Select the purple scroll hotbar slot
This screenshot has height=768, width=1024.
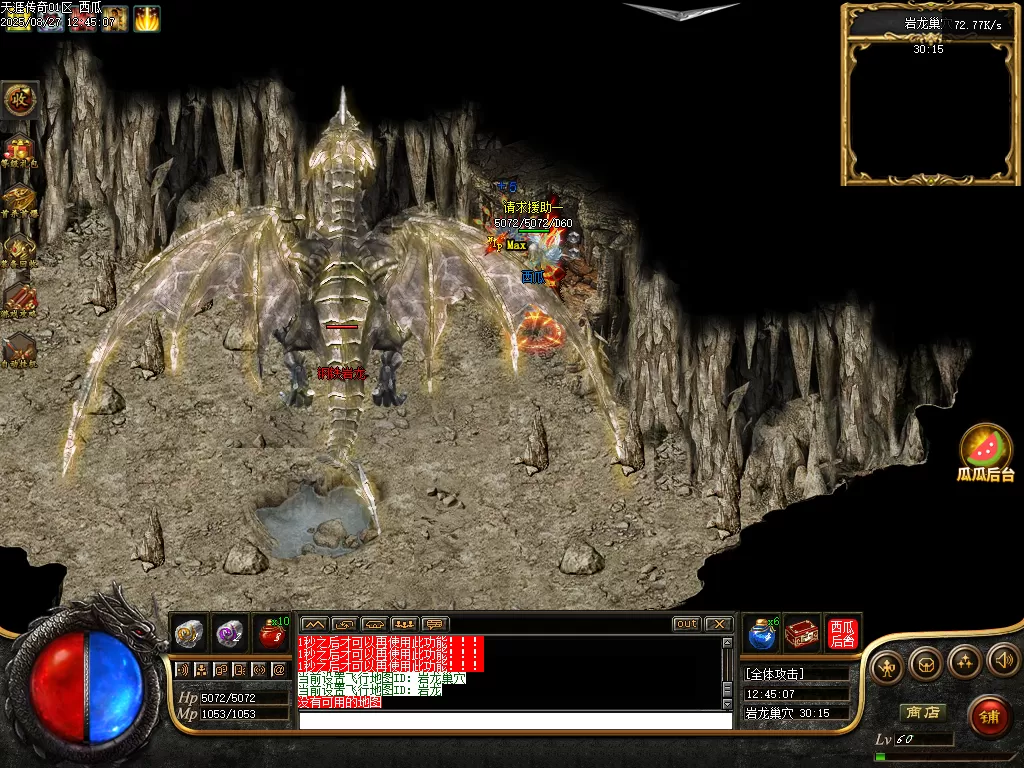tap(230, 633)
